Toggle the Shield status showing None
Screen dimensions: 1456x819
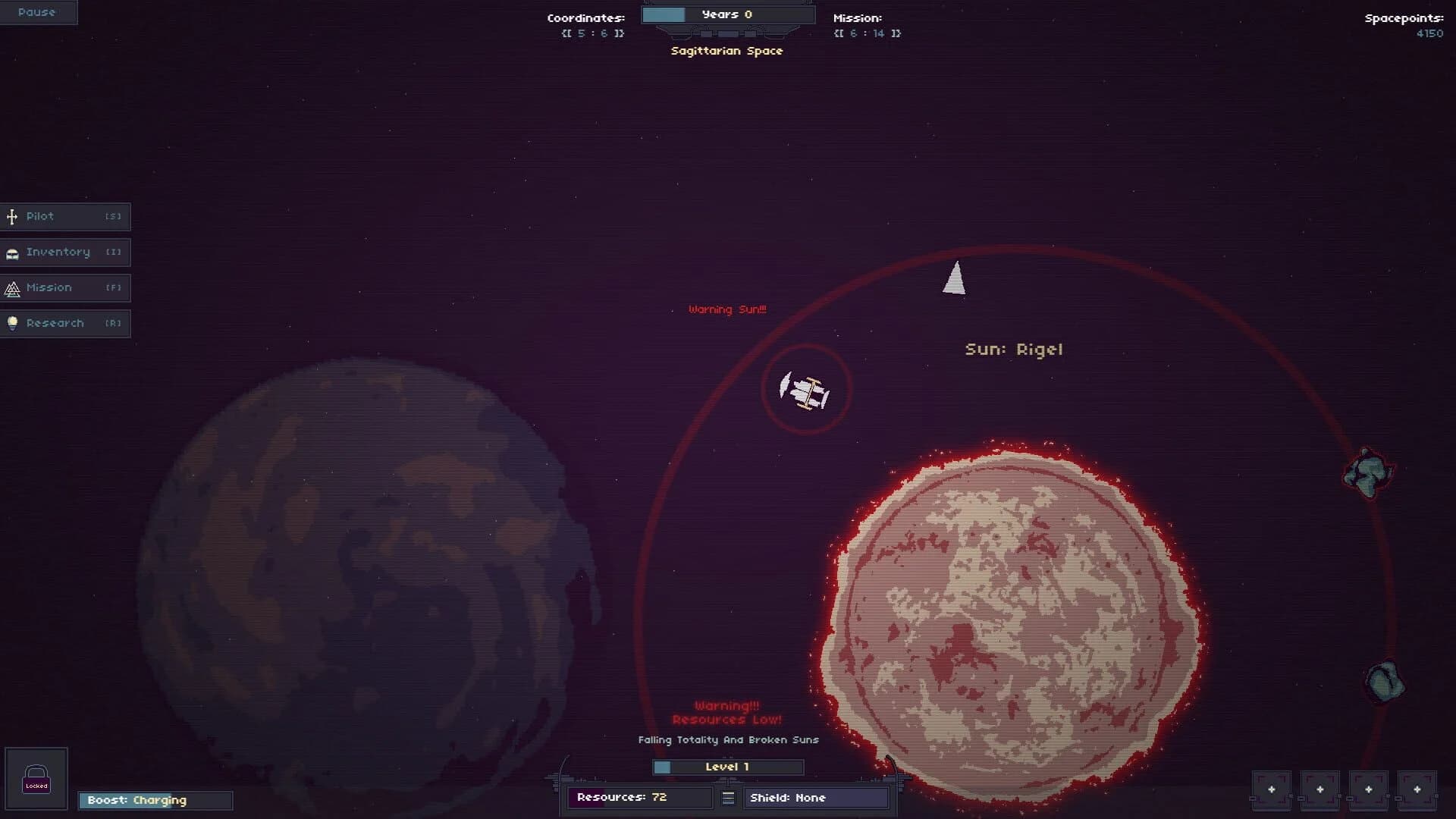coord(816,797)
